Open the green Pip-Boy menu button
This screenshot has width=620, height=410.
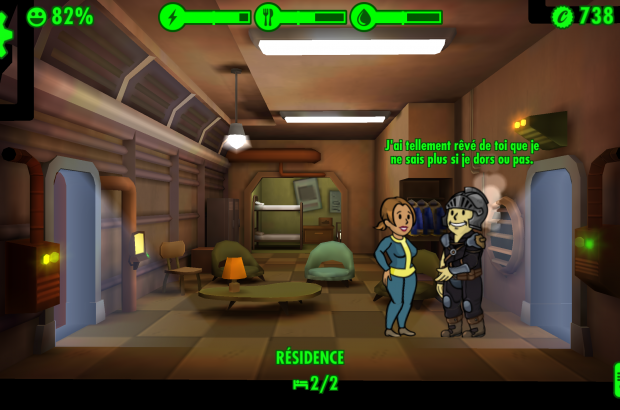[615, 380]
